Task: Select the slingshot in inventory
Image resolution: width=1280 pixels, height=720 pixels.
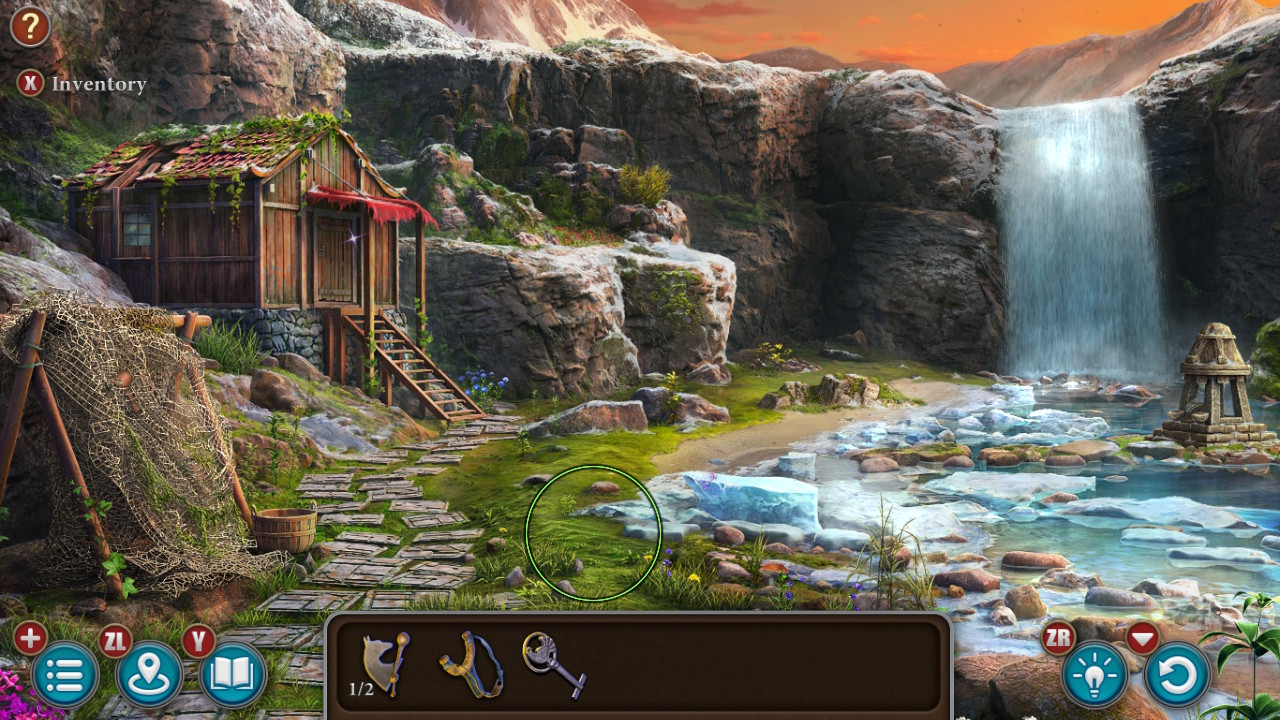Action: point(470,665)
